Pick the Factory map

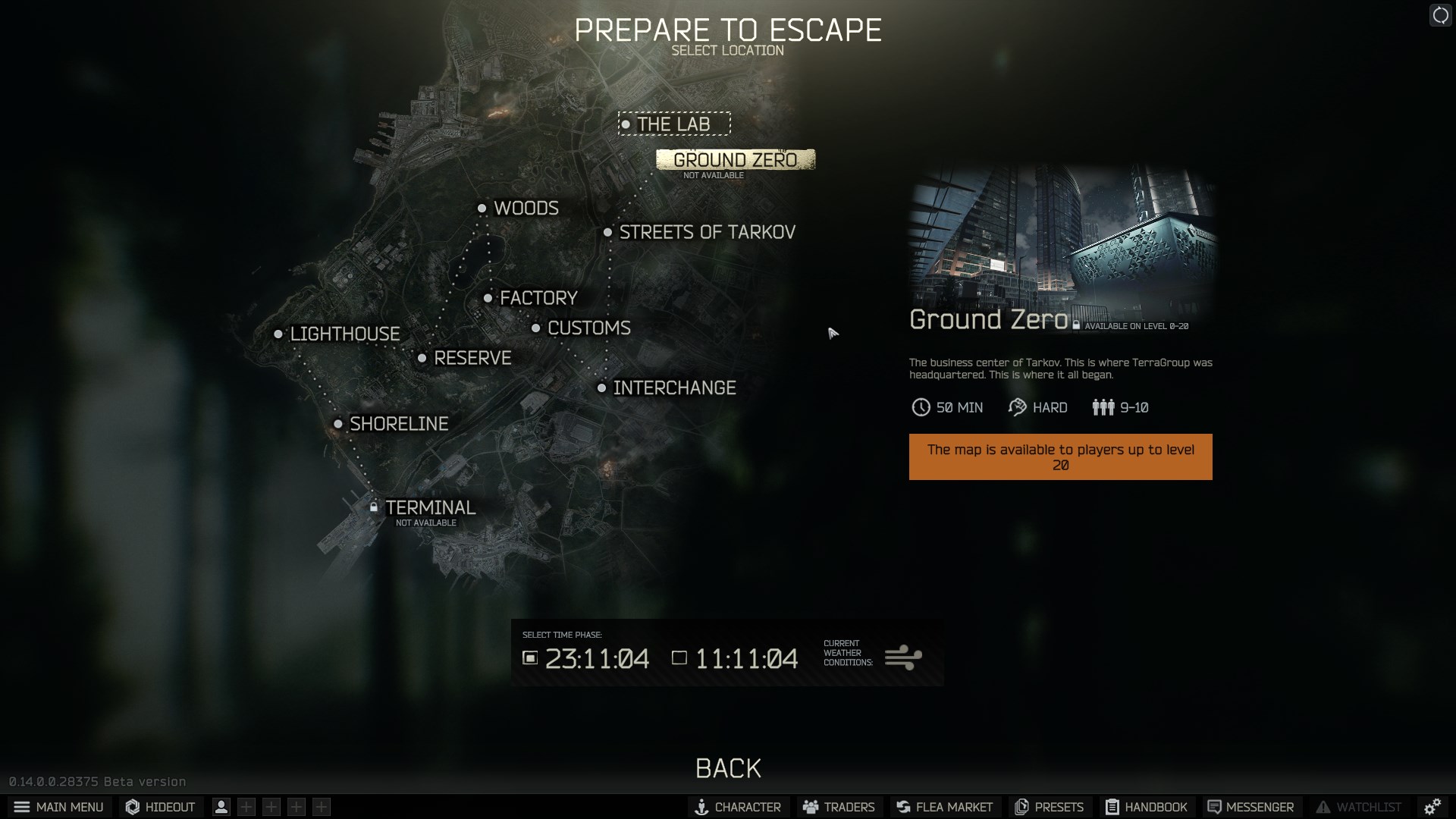[538, 298]
